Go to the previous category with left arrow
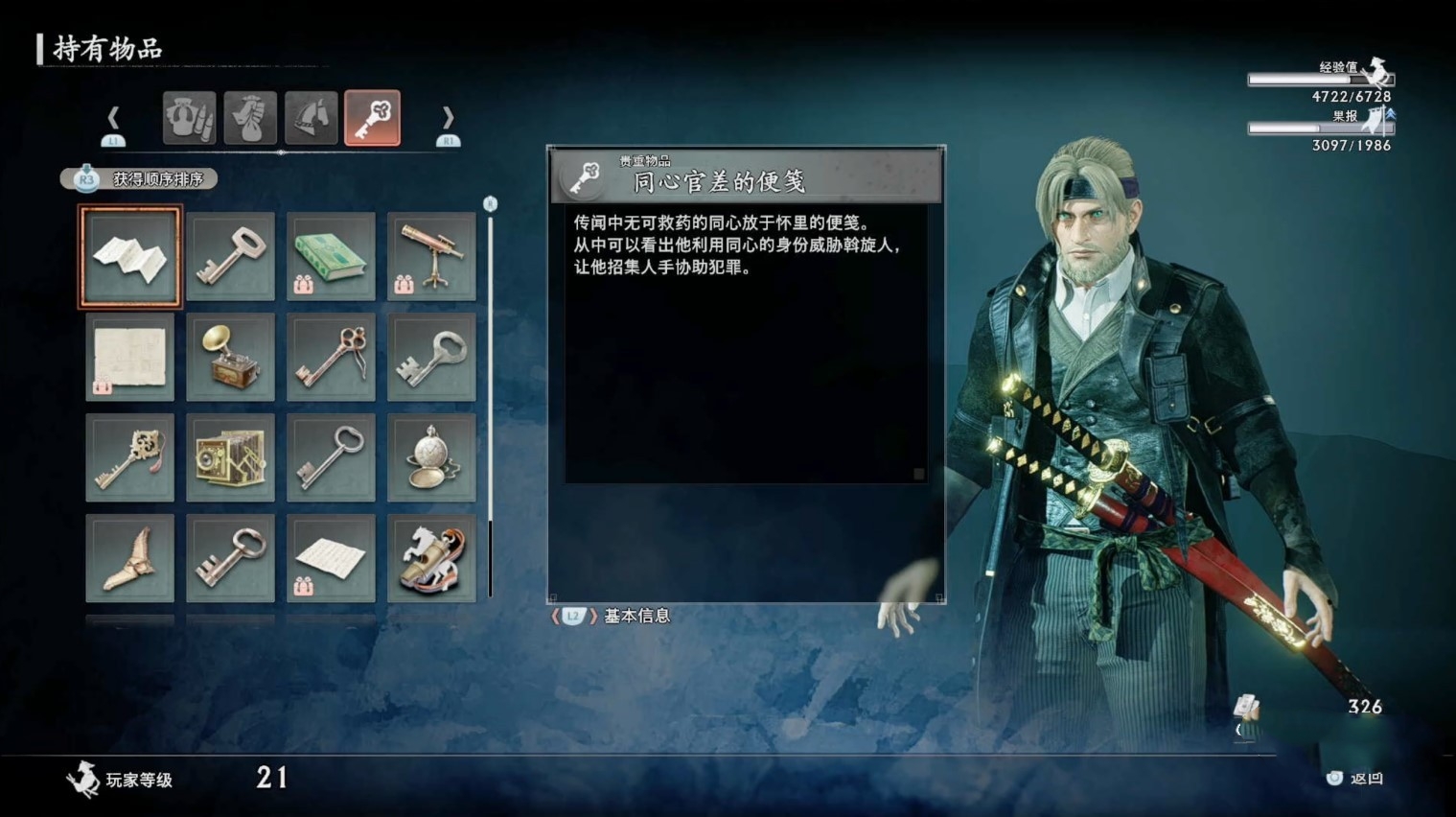The height and width of the screenshot is (817, 1456). (x=113, y=119)
